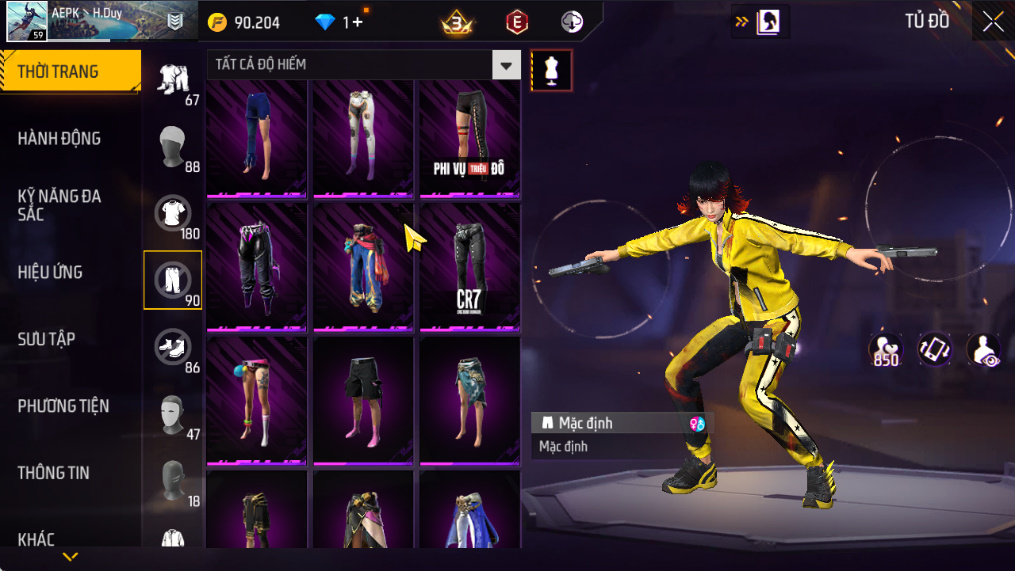Open the THỜI TRANG fashion tab

[68, 72]
